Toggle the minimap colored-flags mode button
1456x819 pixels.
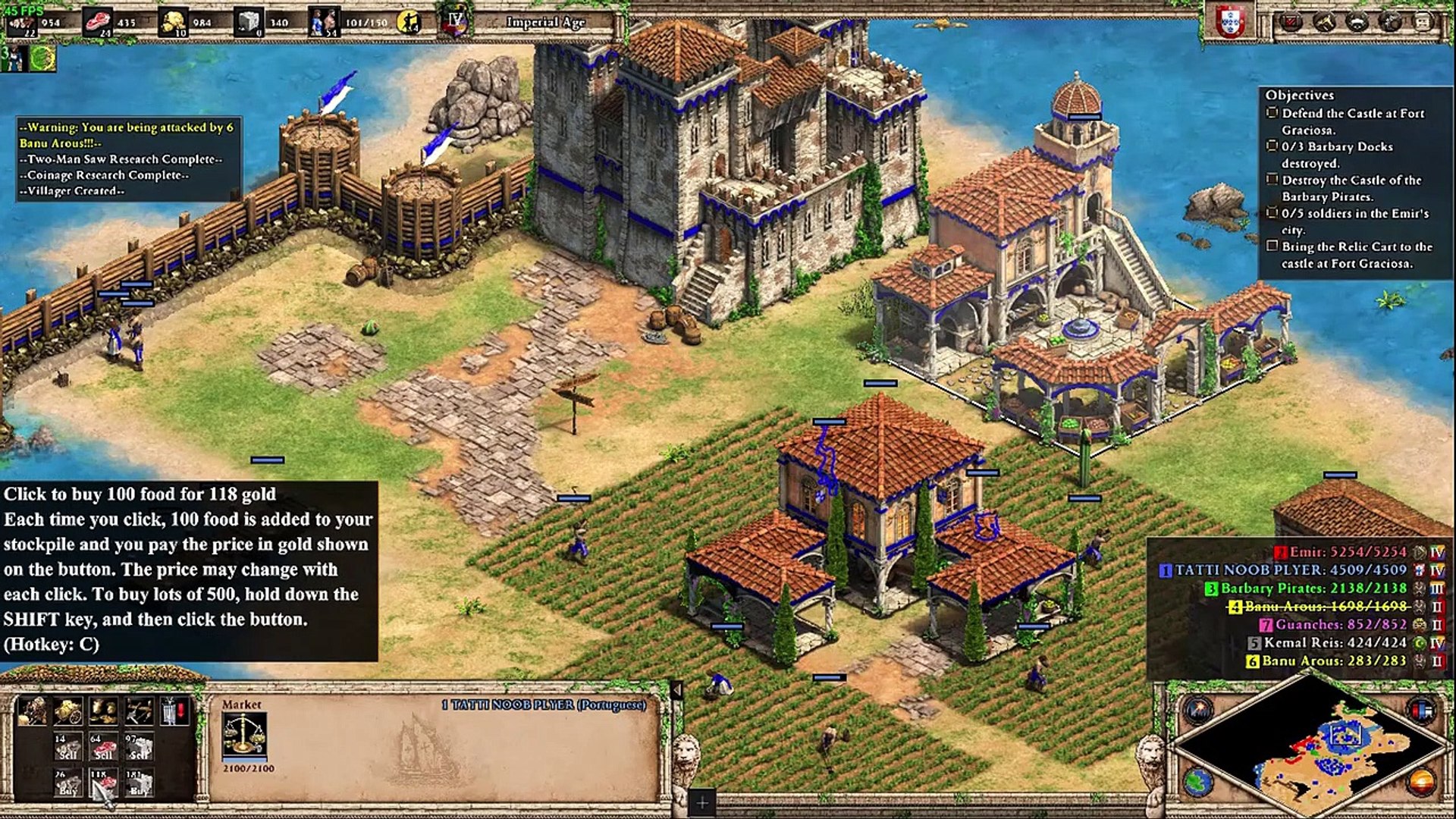1422,711
